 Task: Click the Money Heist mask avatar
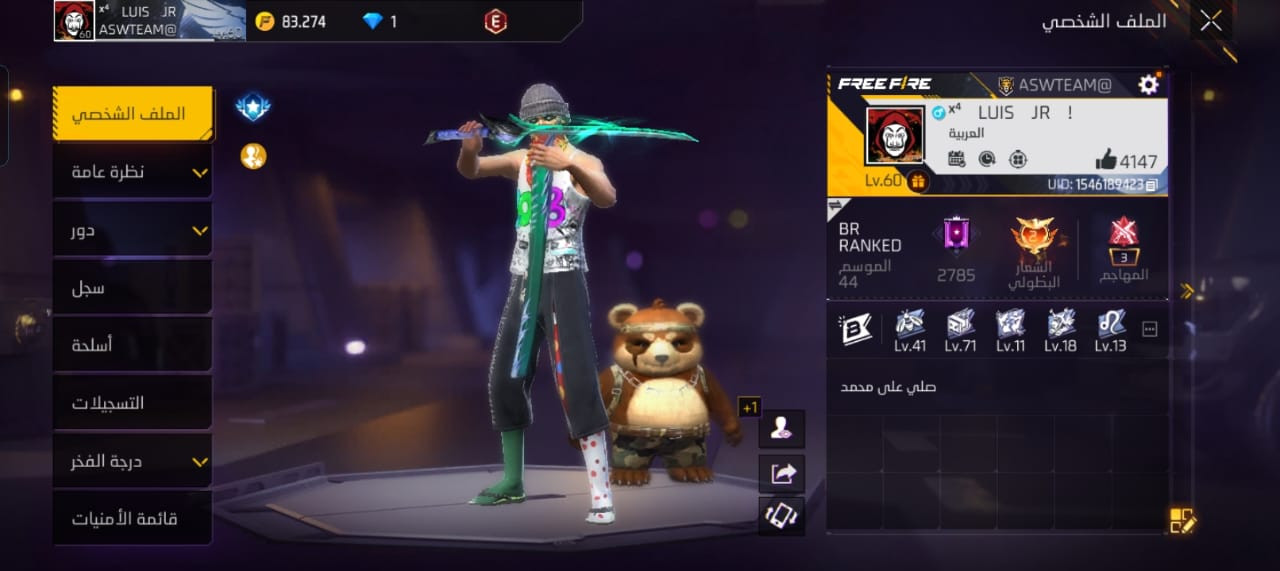click(x=894, y=137)
